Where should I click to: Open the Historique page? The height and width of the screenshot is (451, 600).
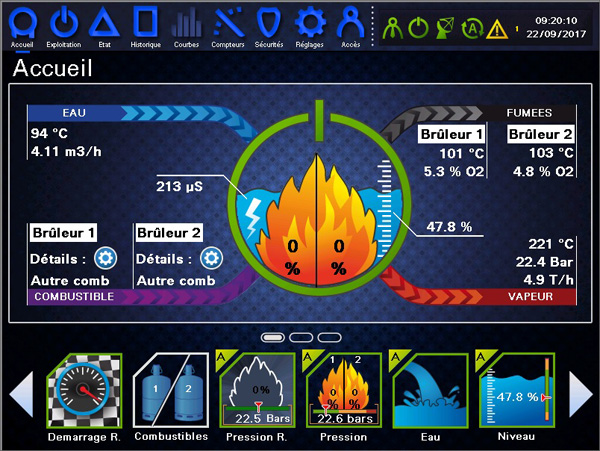145,24
